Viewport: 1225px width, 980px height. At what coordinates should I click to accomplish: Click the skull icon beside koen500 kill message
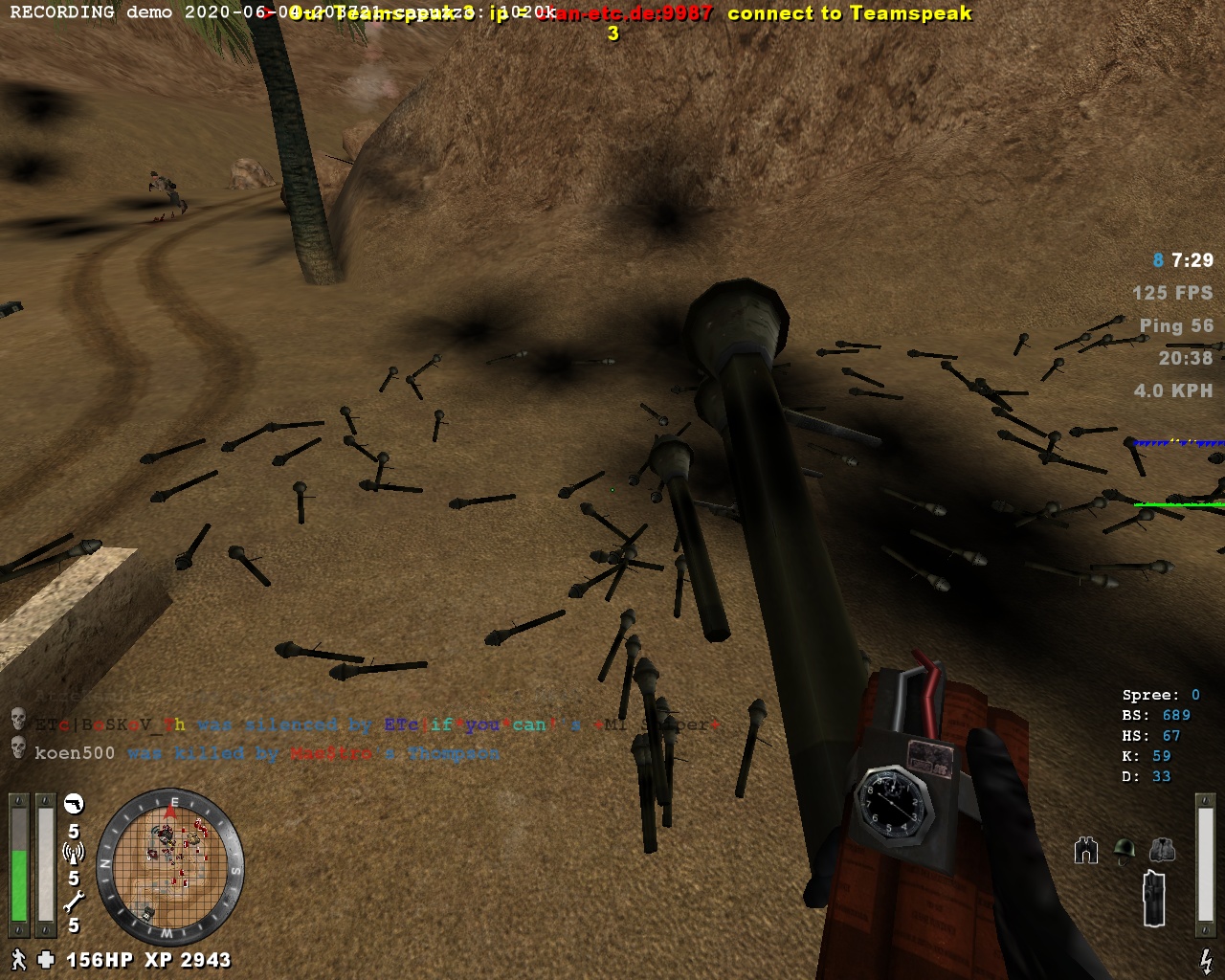click(17, 748)
